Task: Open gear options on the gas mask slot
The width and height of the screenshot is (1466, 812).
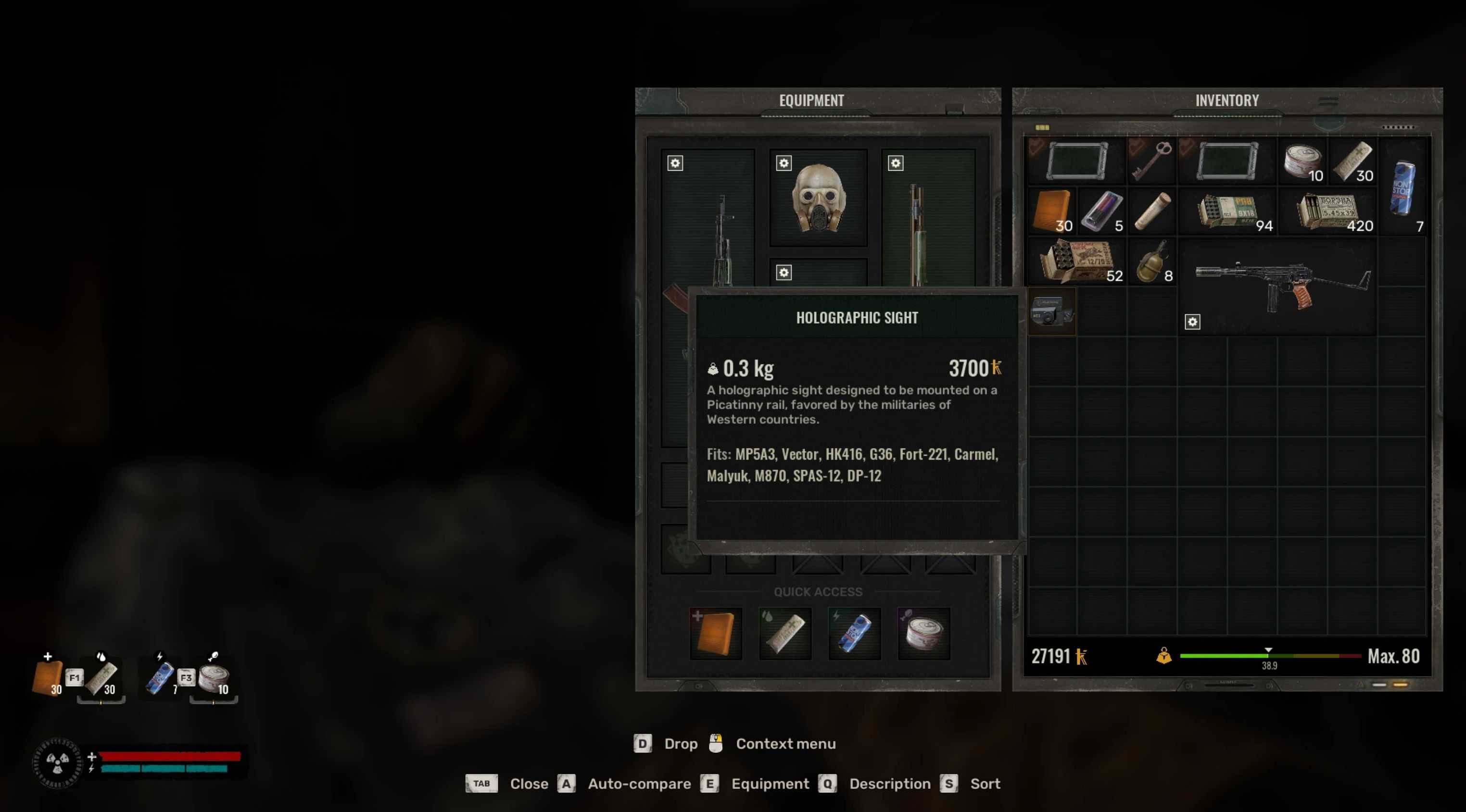Action: point(784,163)
